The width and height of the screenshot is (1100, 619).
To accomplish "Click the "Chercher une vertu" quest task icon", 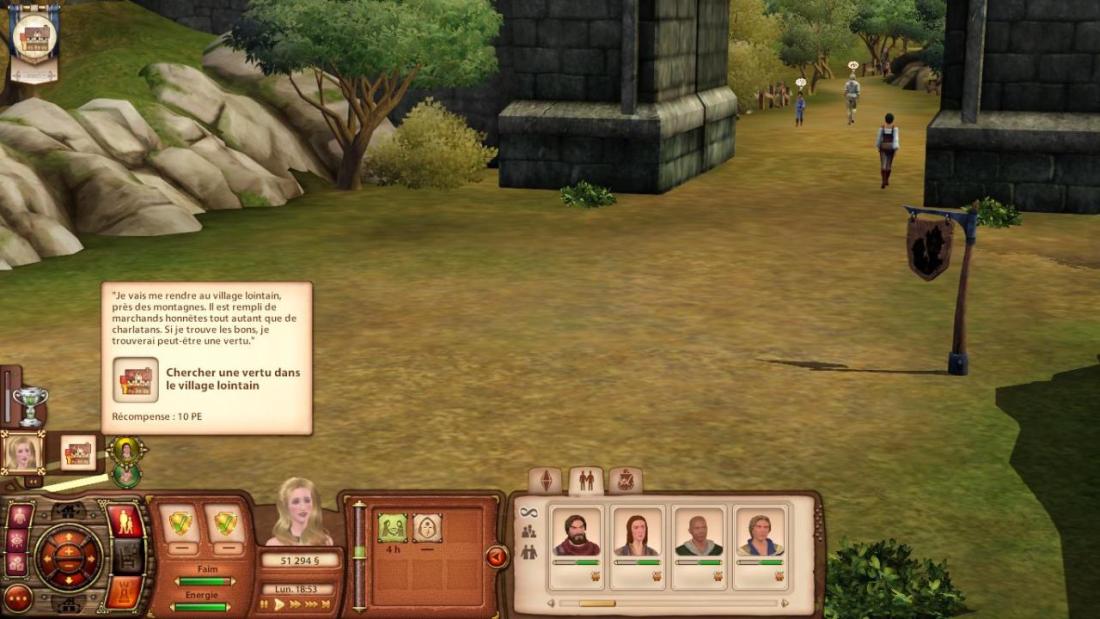I will tap(135, 380).
